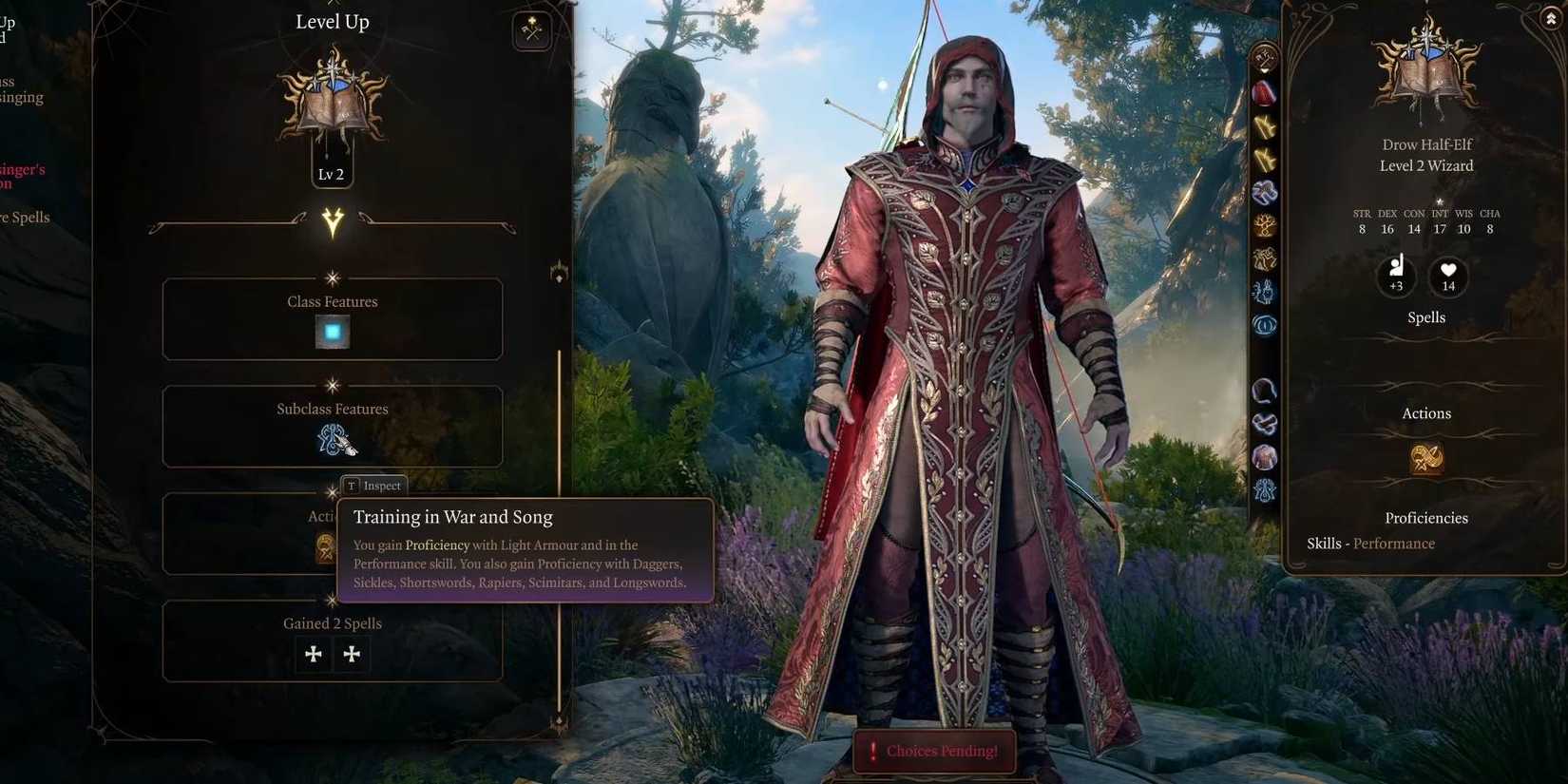Select the ink Spells icon showing +3
Viewport: 1568px width, 784px height.
pos(1396,276)
